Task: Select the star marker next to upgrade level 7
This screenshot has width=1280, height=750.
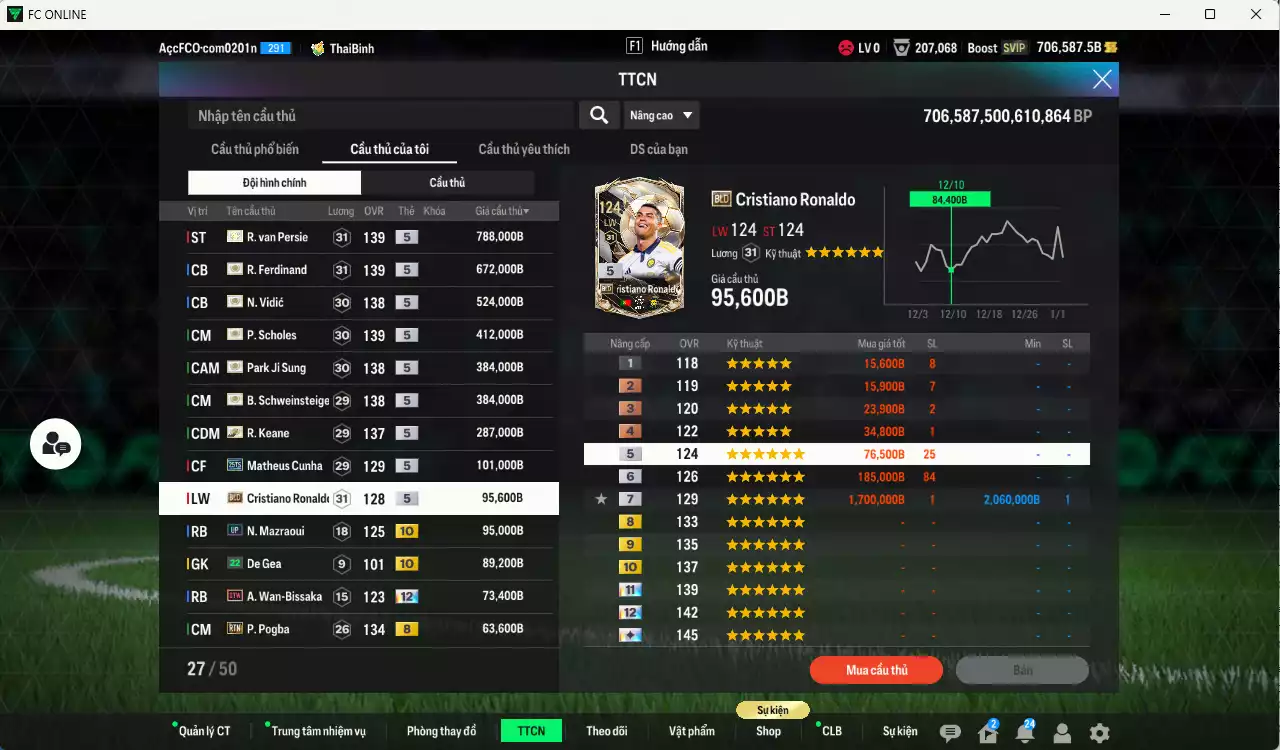Action: pyautogui.click(x=601, y=499)
